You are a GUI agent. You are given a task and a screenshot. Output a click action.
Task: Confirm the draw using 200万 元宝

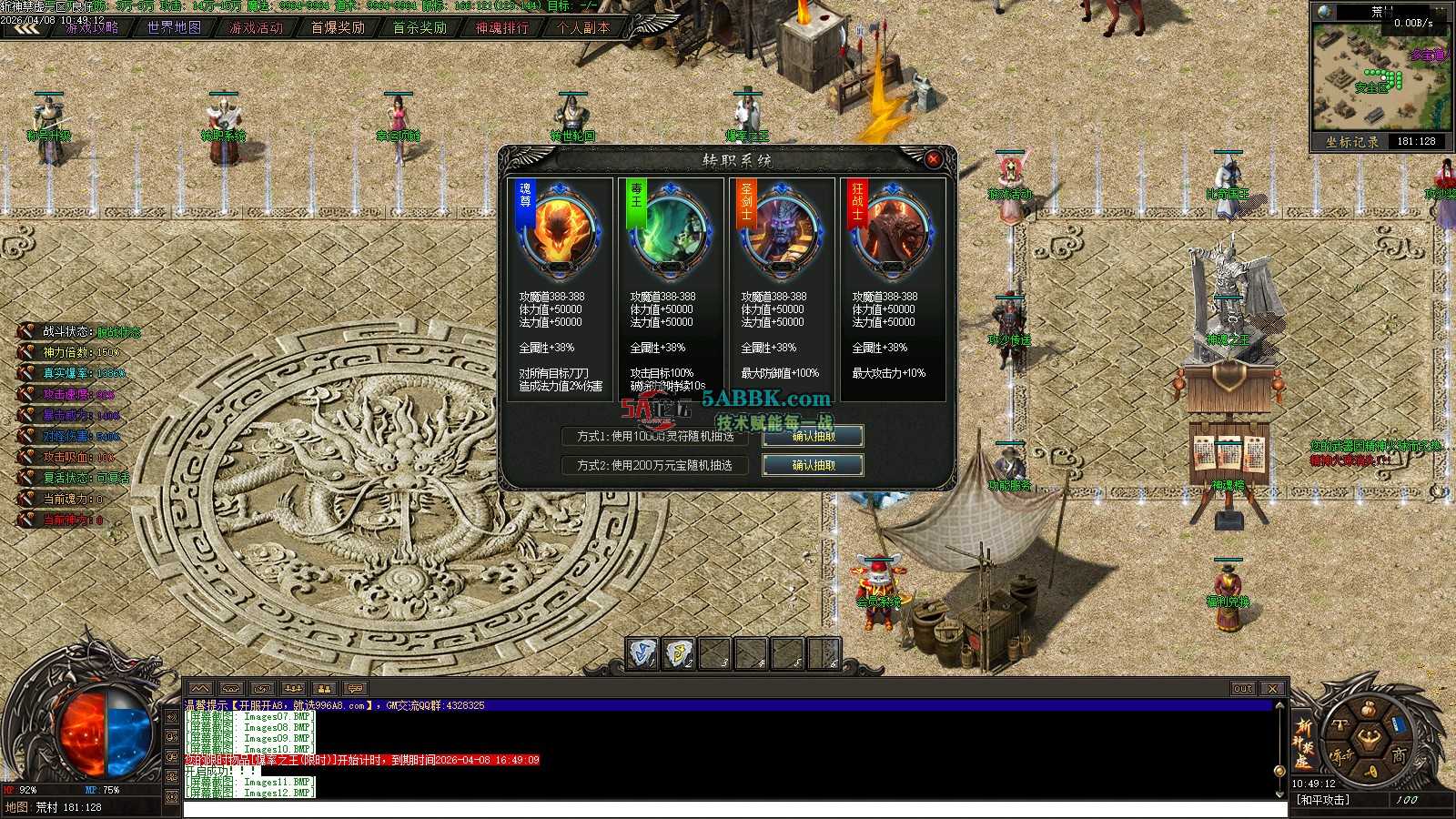[x=813, y=465]
